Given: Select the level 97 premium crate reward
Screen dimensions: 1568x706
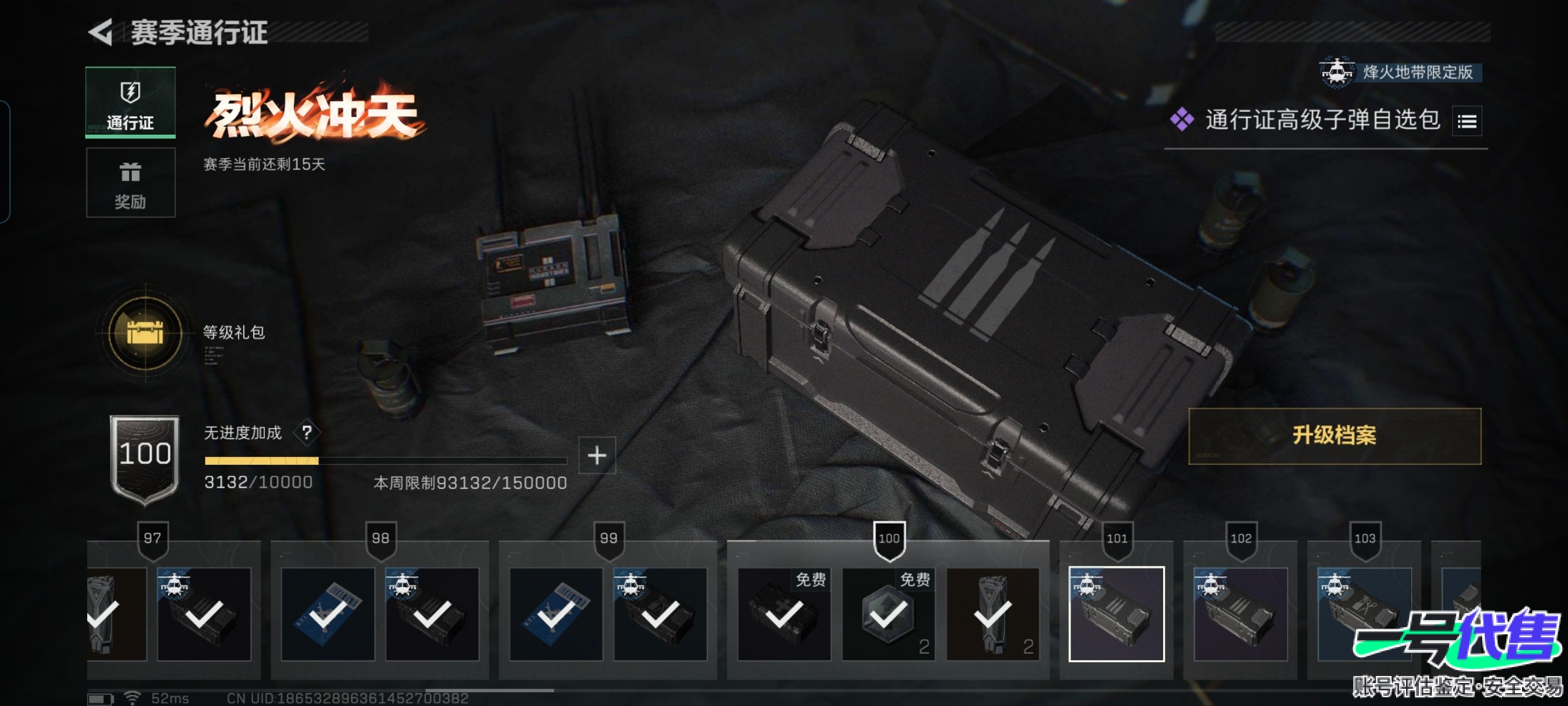Looking at the screenshot, I should [x=204, y=614].
